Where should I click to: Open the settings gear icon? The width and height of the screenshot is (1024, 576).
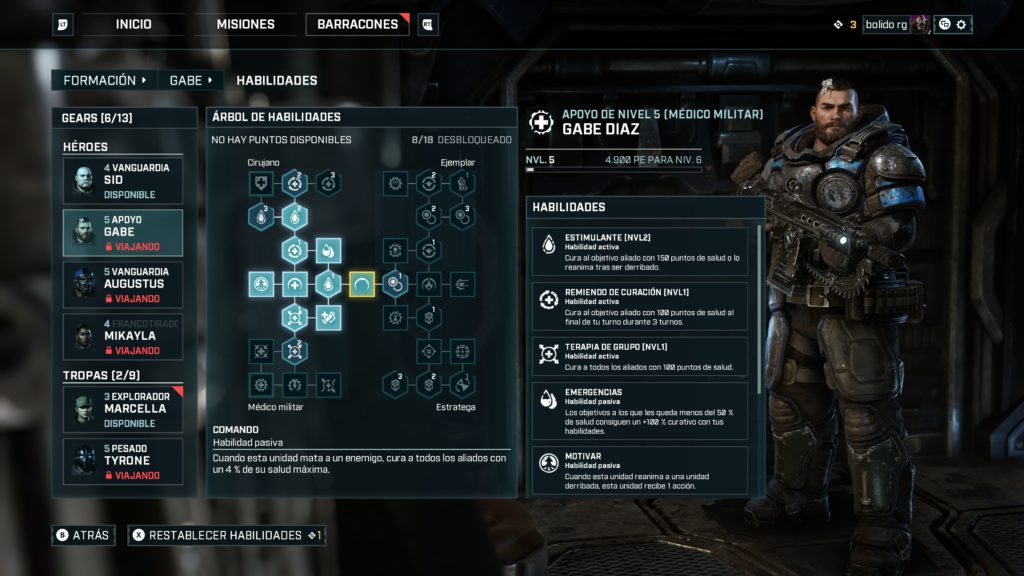tap(961, 24)
